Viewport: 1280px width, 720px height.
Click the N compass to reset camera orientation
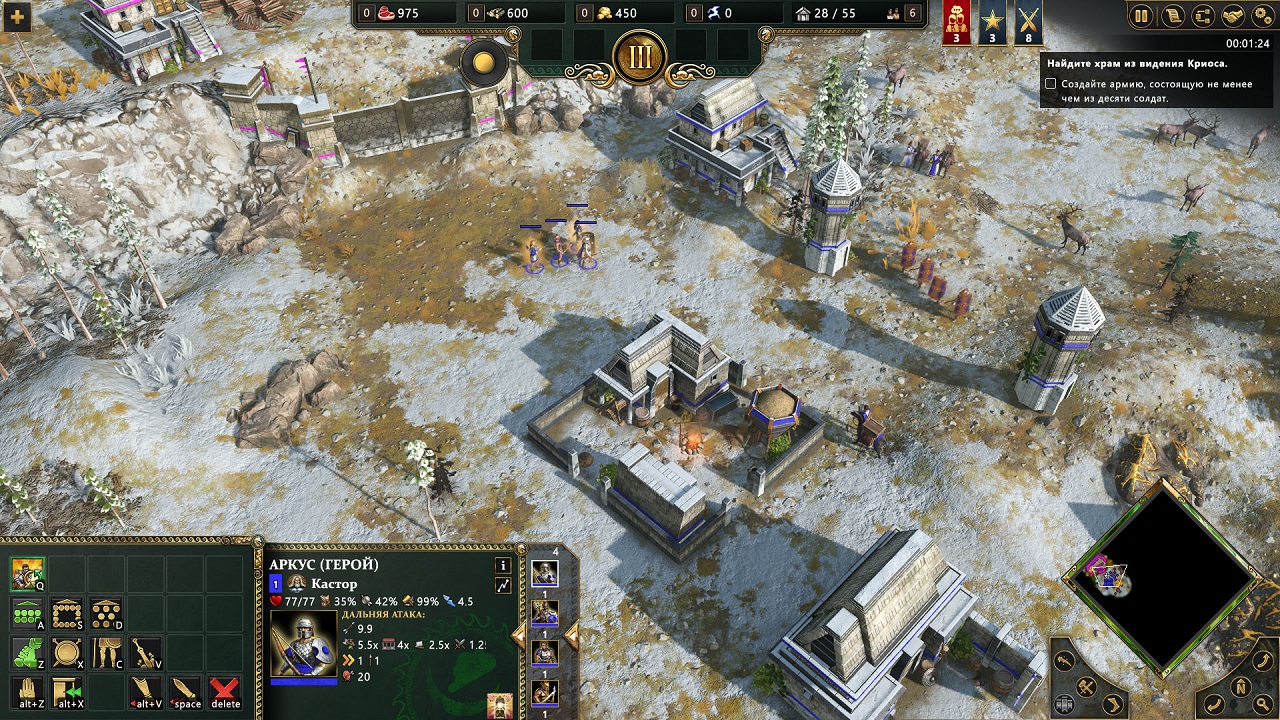click(x=1240, y=688)
